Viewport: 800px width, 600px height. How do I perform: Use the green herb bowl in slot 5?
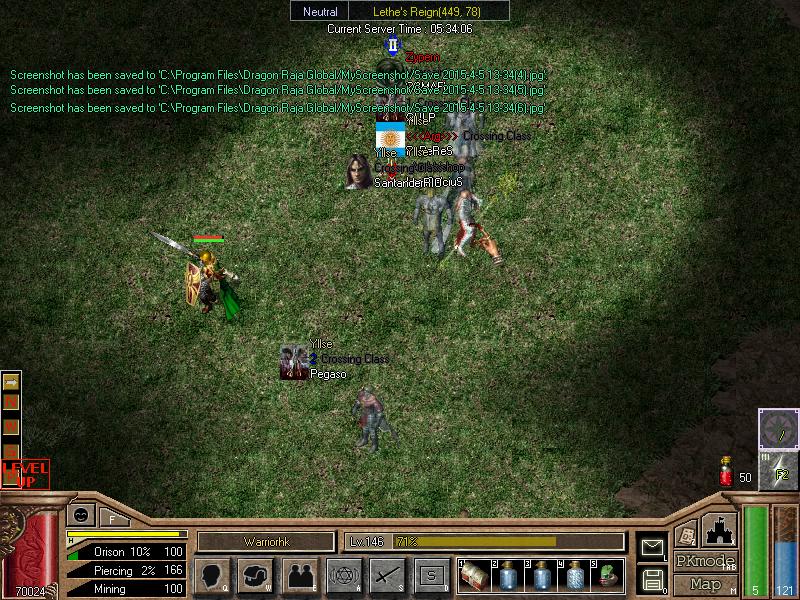[x=607, y=575]
